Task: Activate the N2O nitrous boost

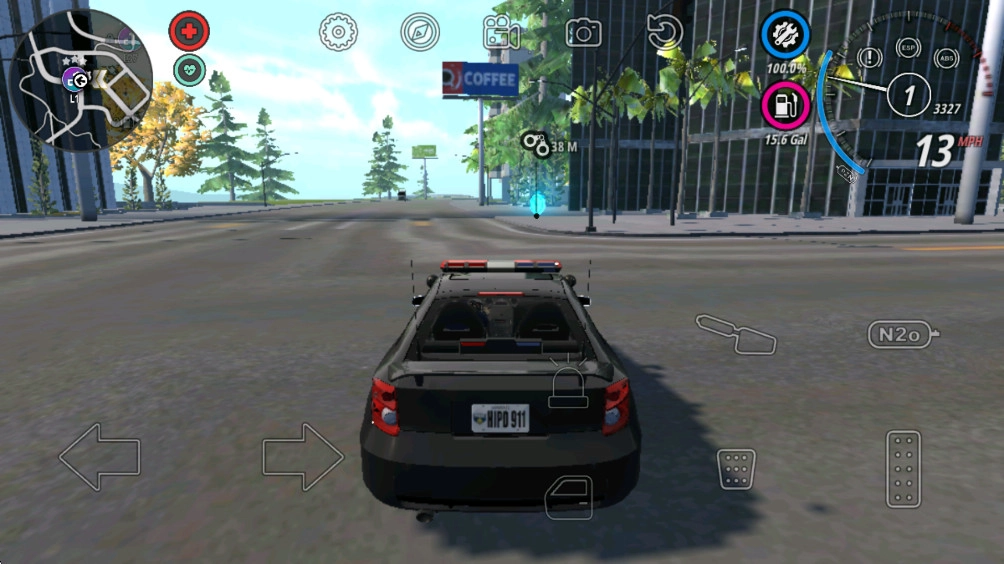Action: [902, 334]
